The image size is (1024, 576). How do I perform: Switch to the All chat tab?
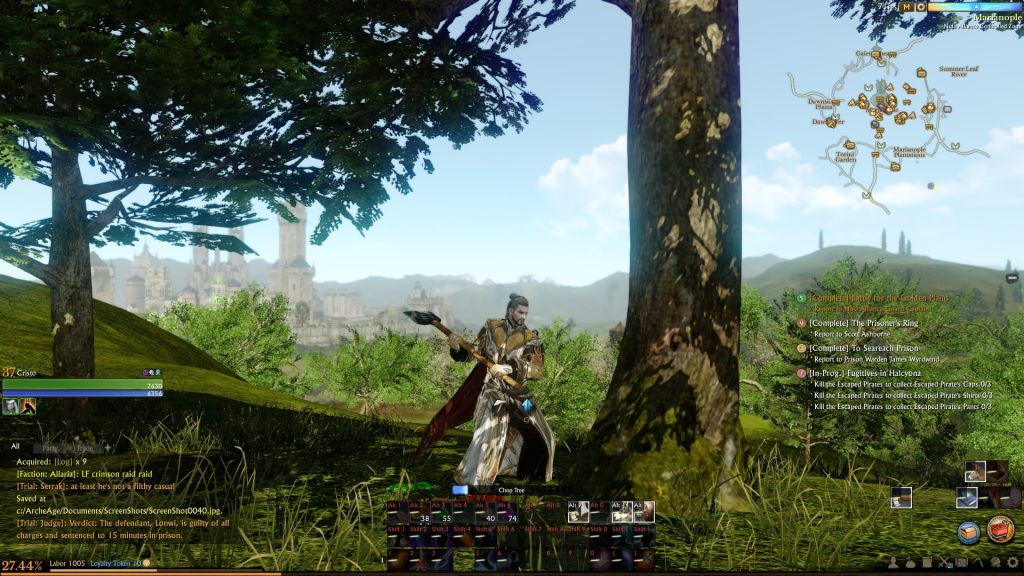pos(15,447)
